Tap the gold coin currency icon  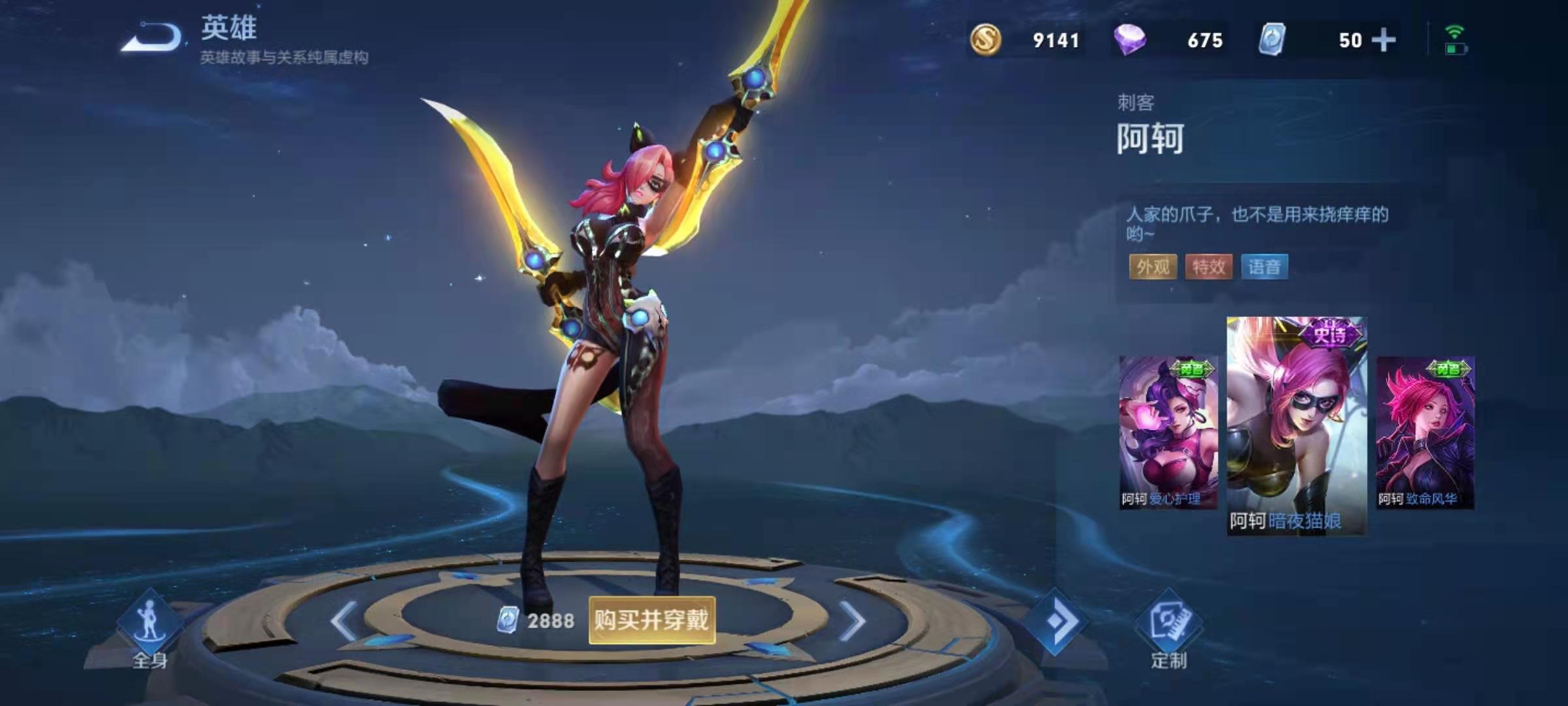tap(985, 40)
